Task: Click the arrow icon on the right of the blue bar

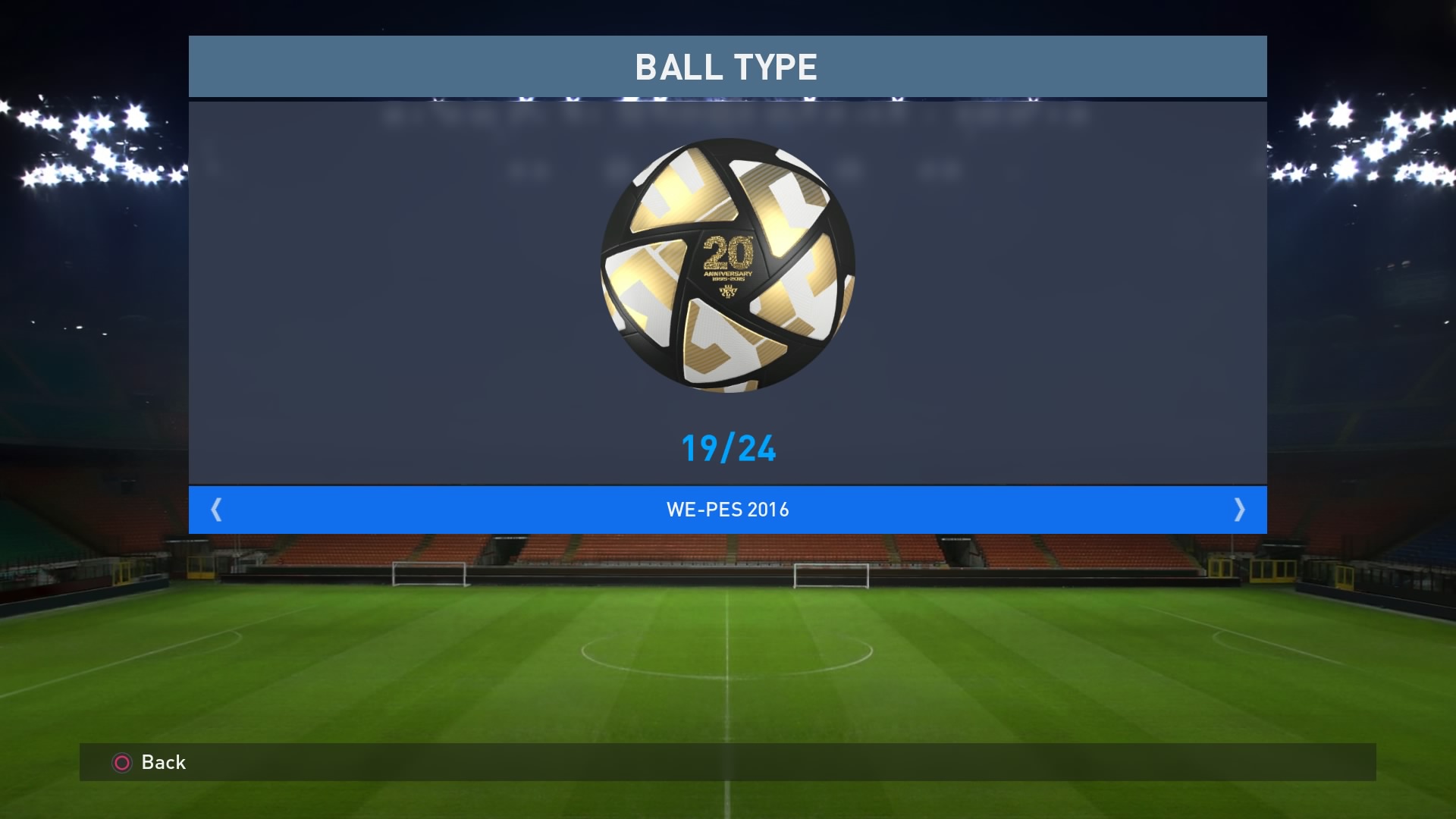Action: [x=1239, y=510]
